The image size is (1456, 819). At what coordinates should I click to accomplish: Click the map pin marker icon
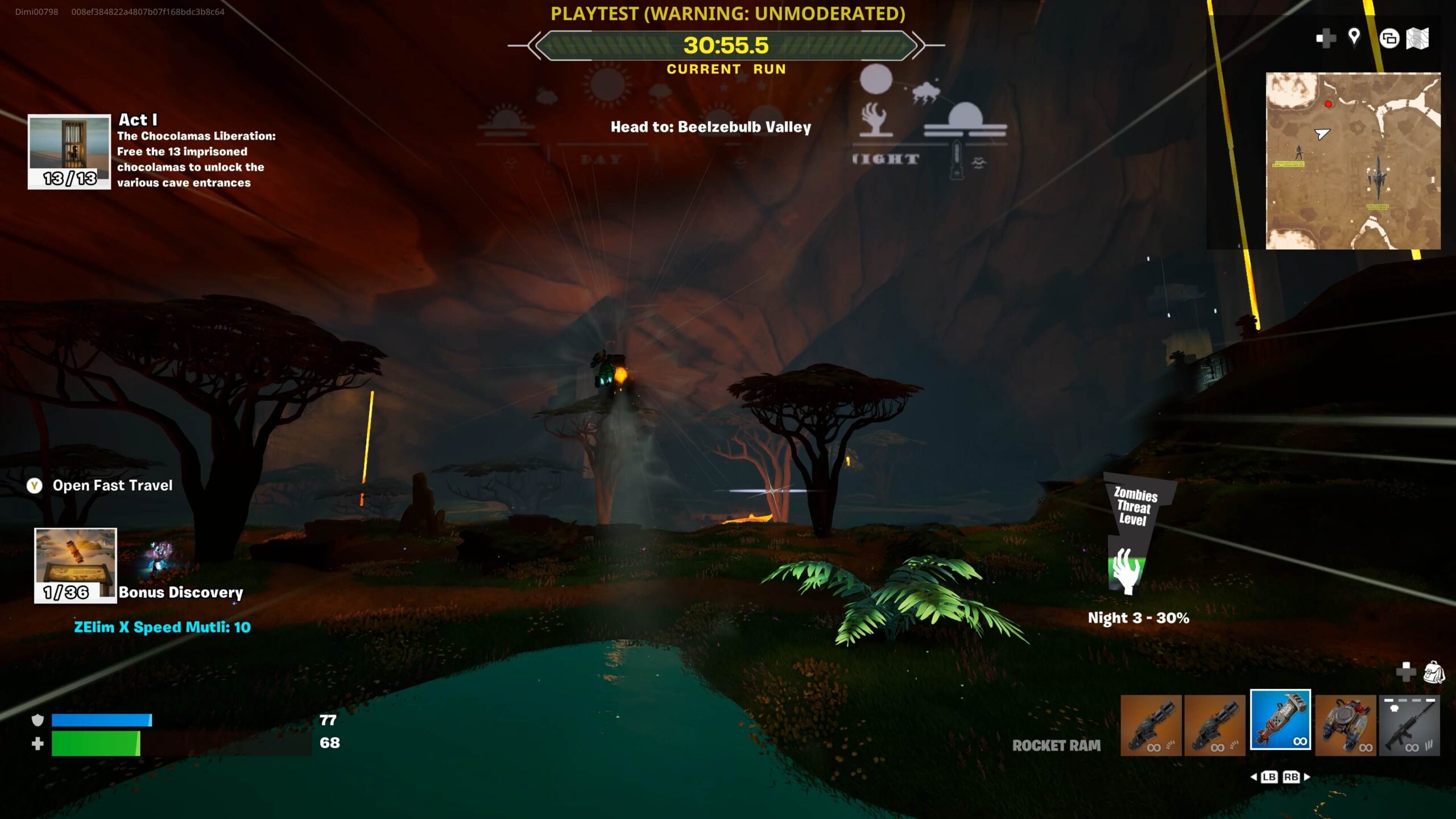tap(1354, 38)
